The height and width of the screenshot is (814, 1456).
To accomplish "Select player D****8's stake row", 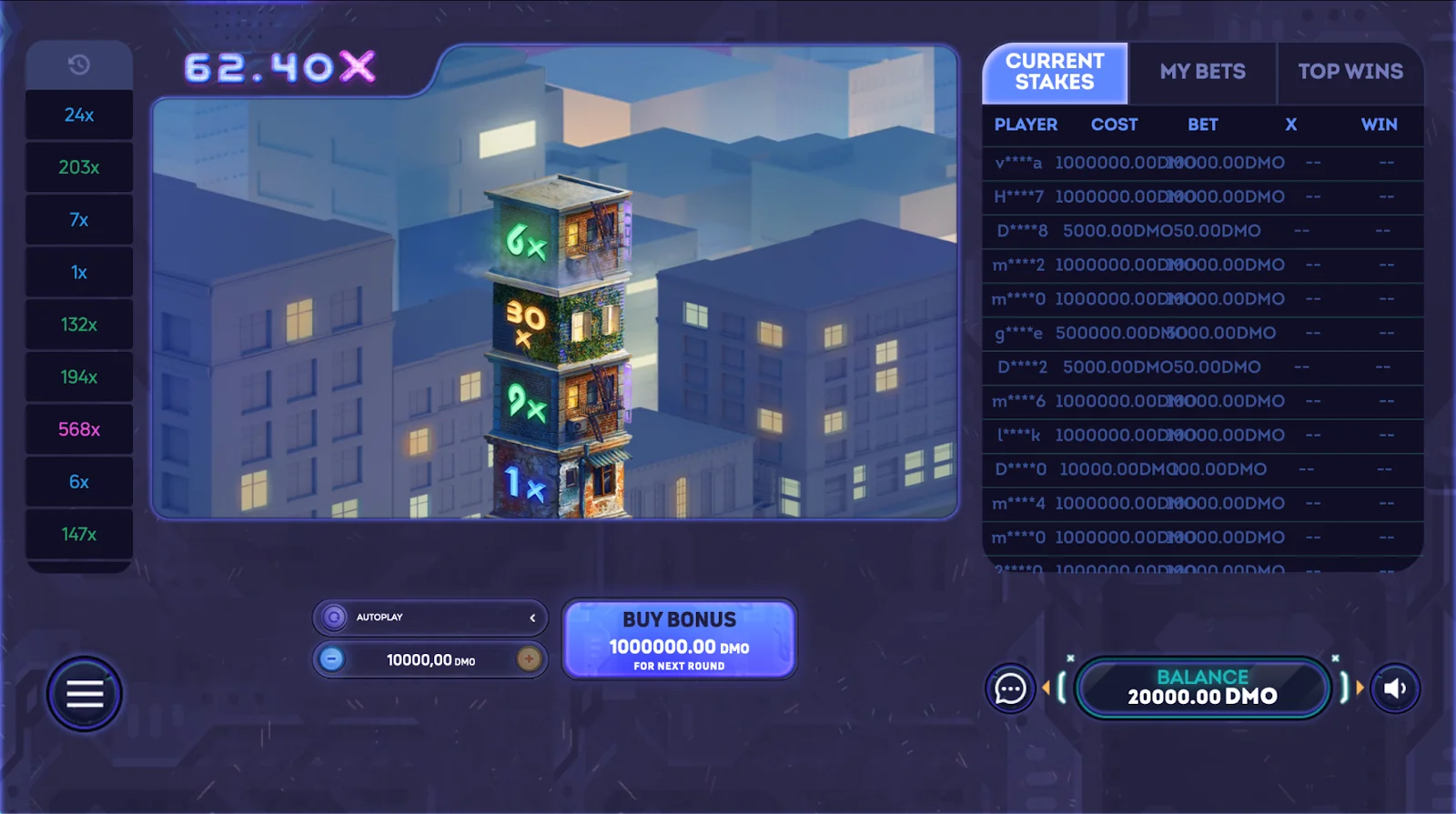I will tap(1201, 231).
